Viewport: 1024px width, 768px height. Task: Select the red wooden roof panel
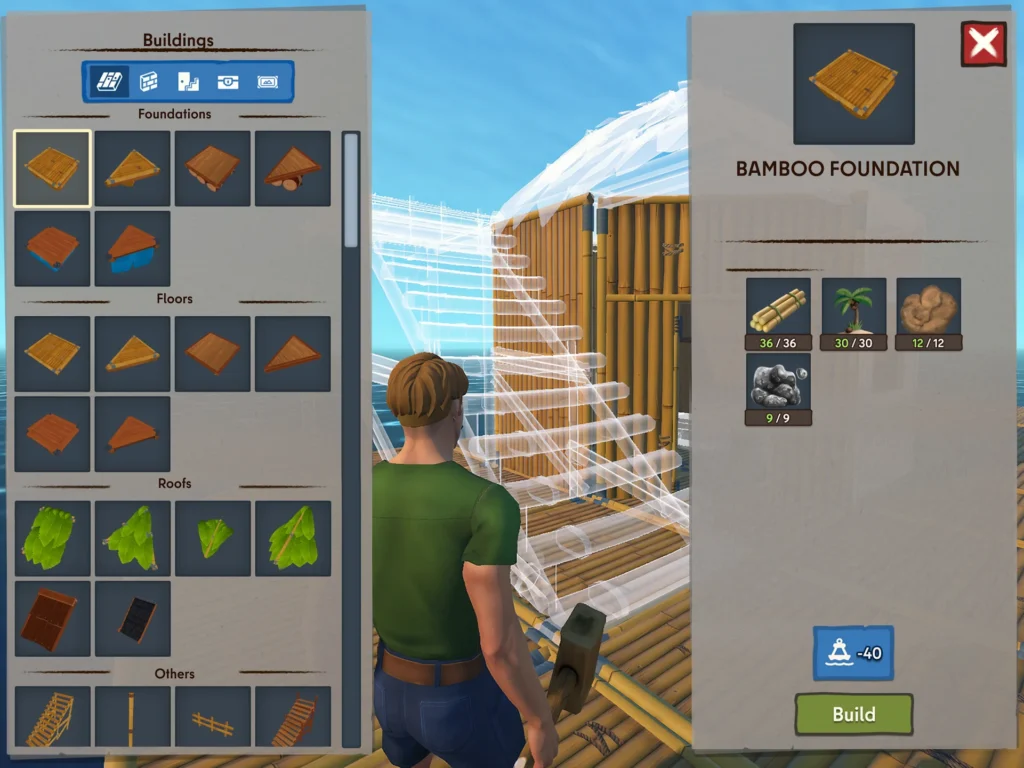pos(52,618)
